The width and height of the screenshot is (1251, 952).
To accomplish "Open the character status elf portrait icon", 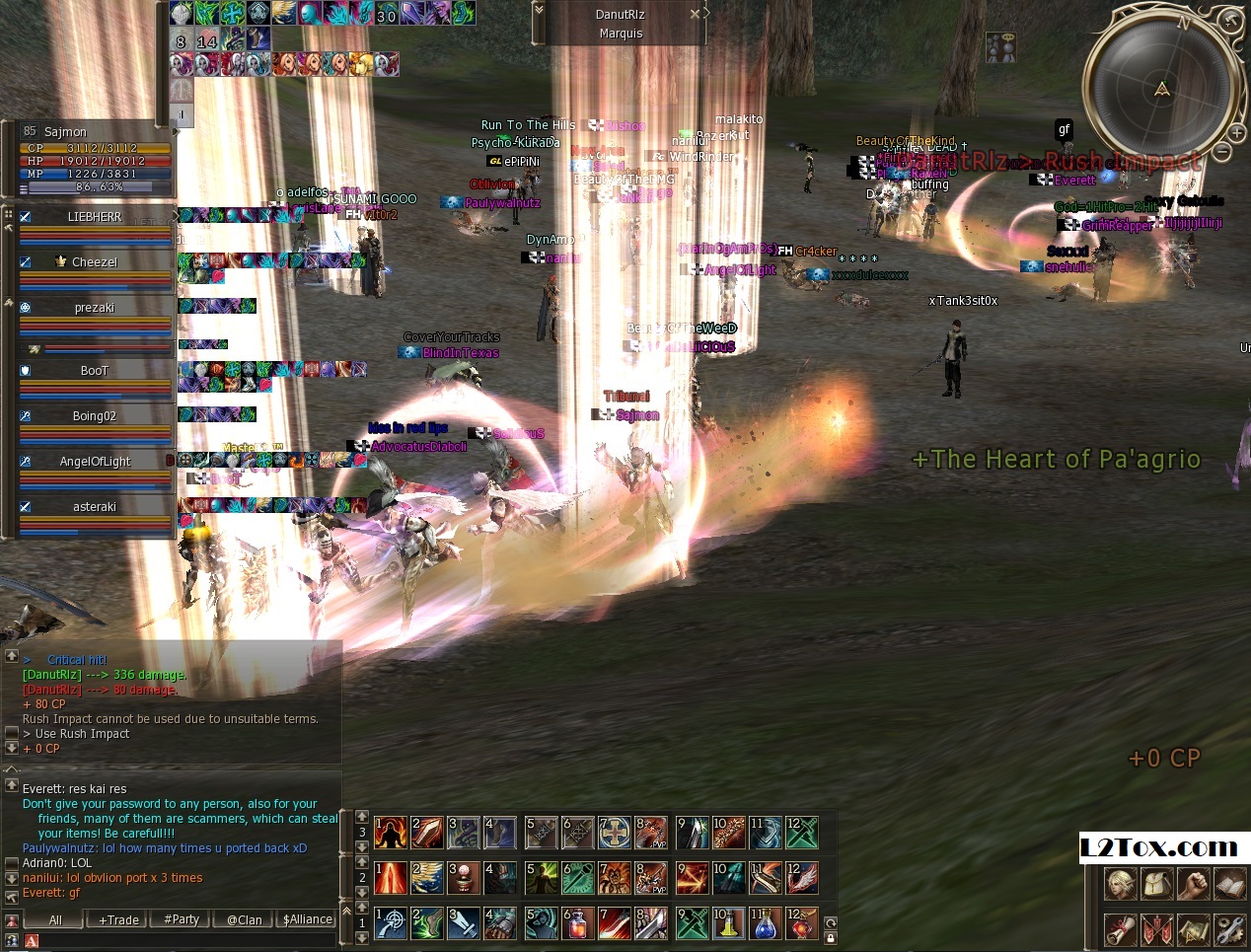I will (x=1119, y=883).
